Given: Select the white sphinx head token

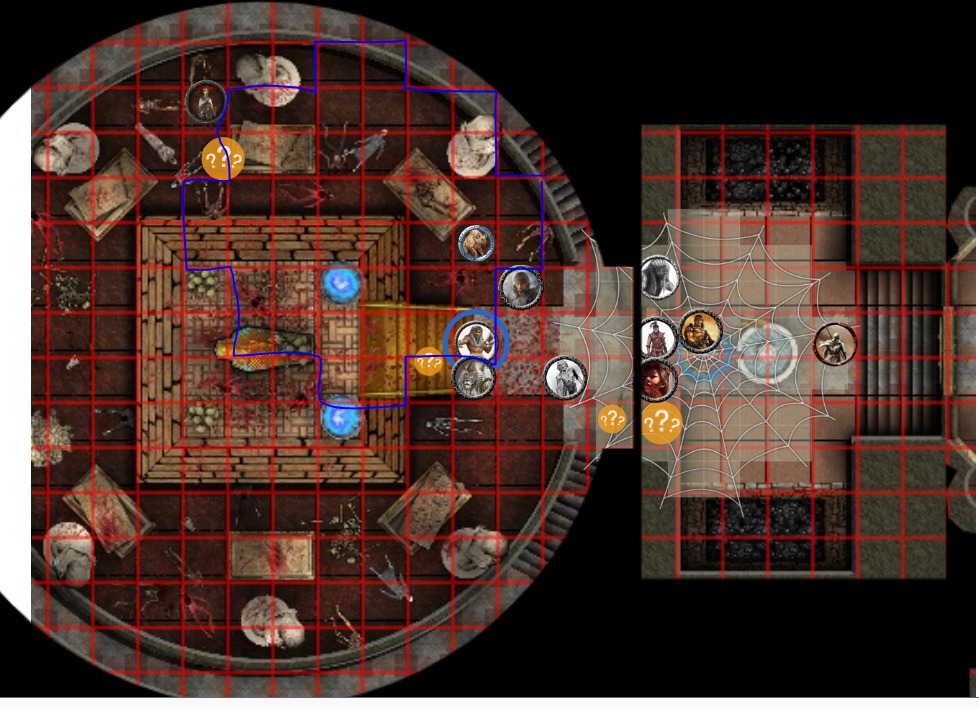Looking at the screenshot, I should pyautogui.click(x=660, y=277).
